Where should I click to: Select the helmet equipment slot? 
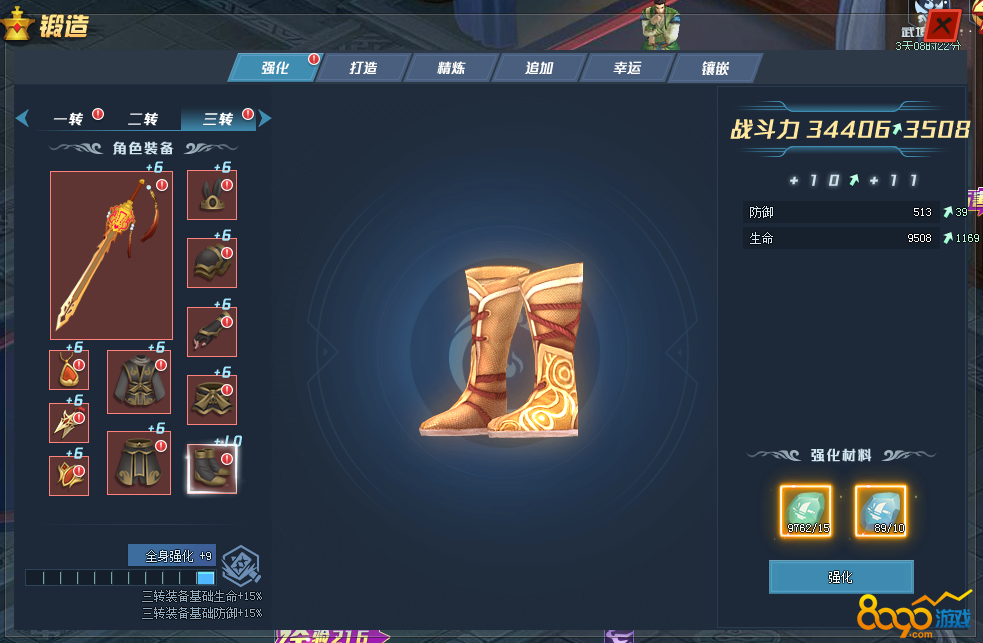pyautogui.click(x=212, y=195)
